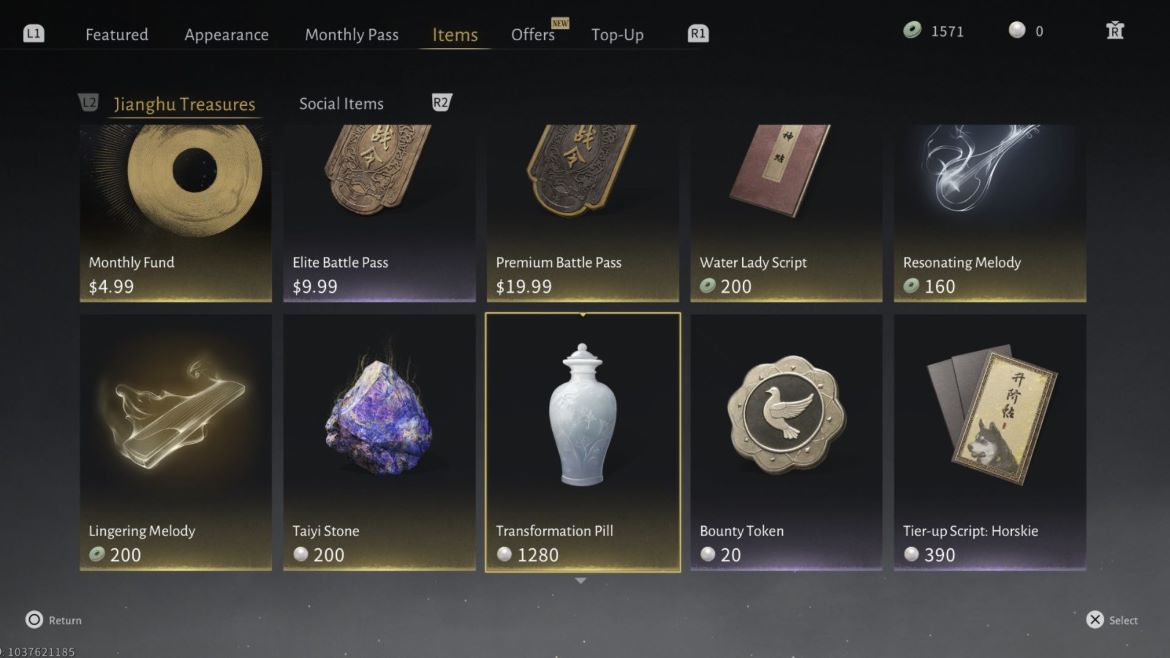Screen dimensions: 1170x658
Task: Select the Taiyi Stone item
Action: 379,442
